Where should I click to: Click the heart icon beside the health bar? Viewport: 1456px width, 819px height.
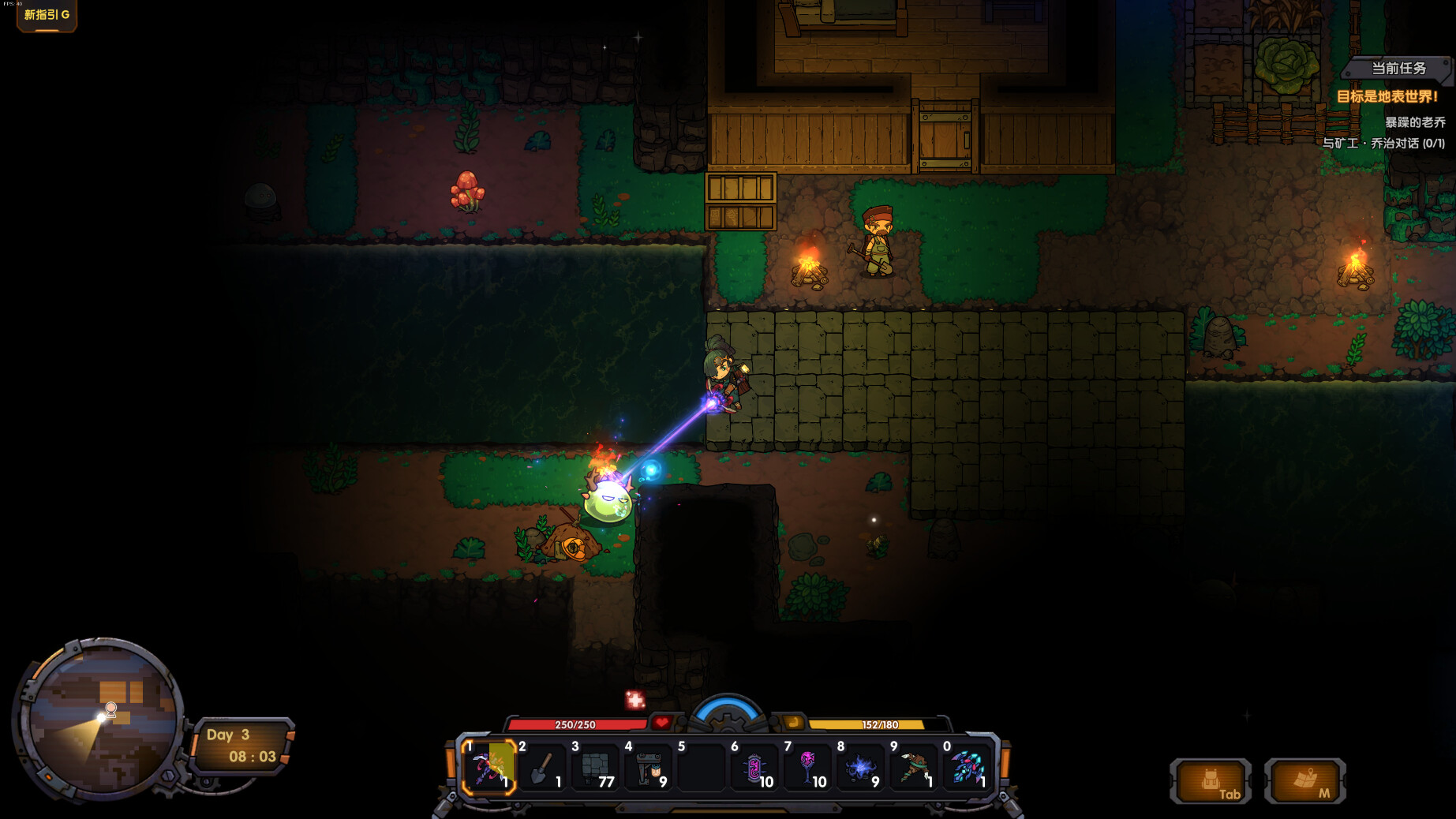pos(661,720)
